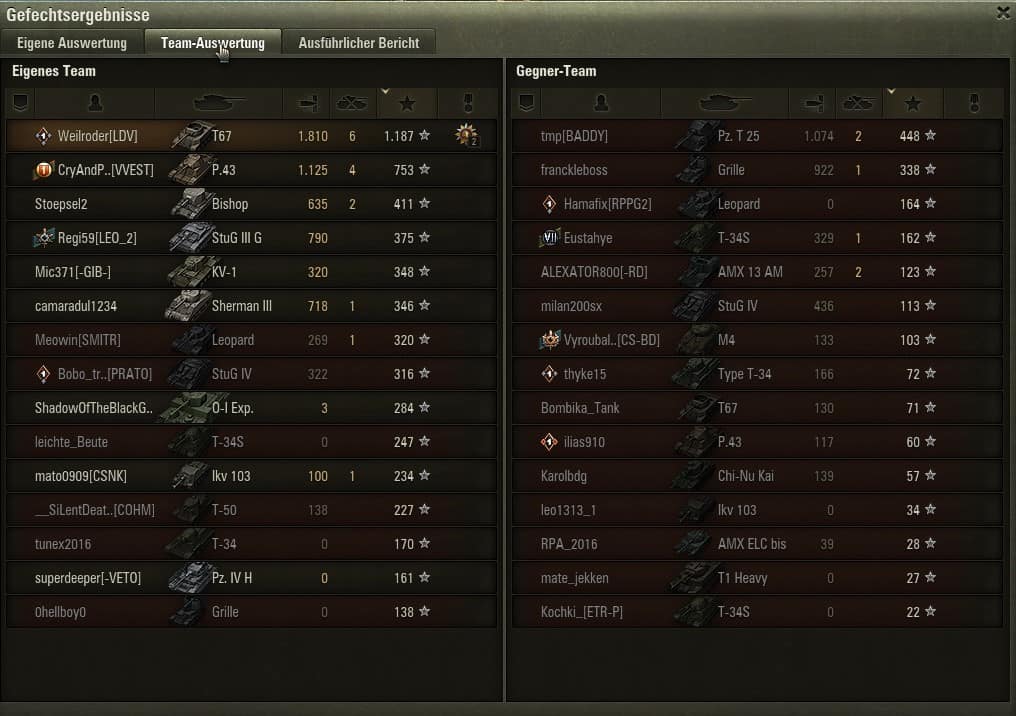Open the Team-Auswertung tab
The width and height of the screenshot is (1016, 716).
[x=212, y=43]
